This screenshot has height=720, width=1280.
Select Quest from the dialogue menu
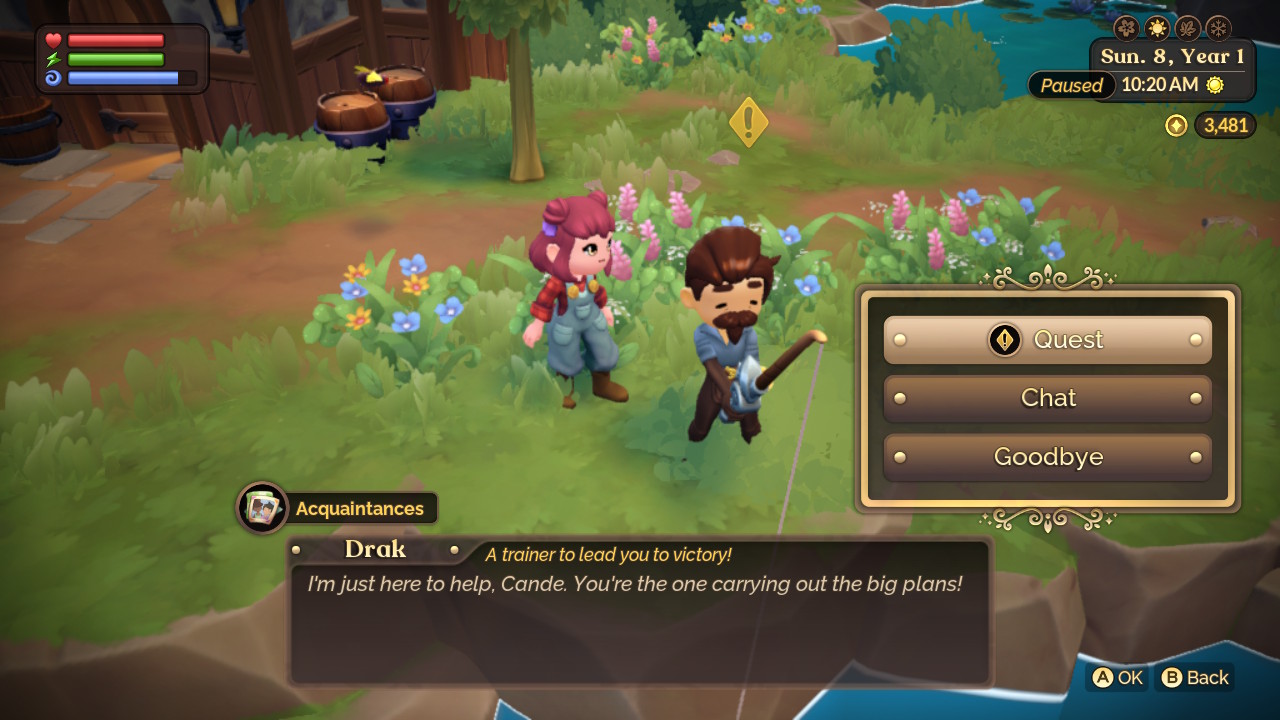point(1047,340)
